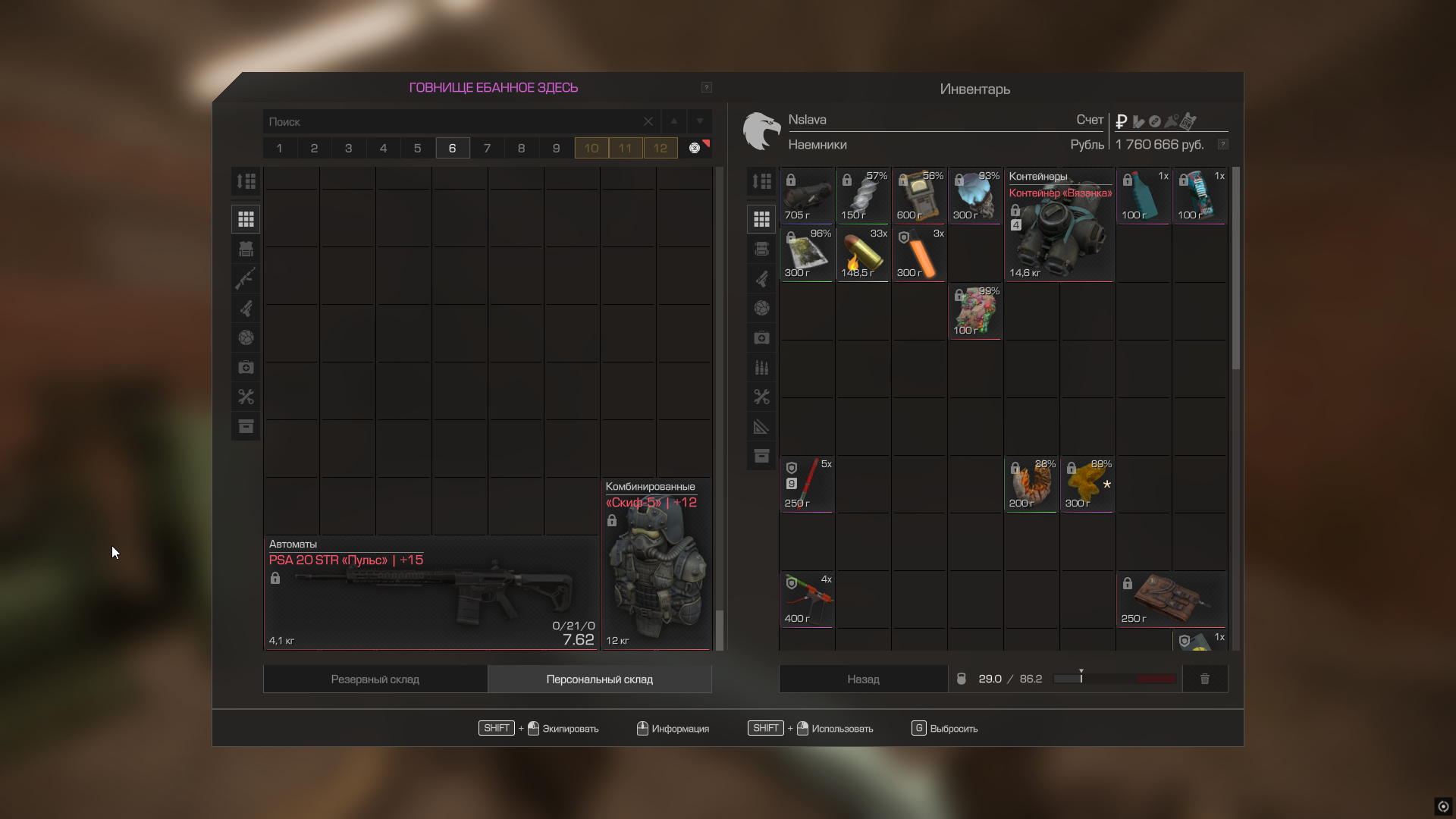This screenshot has width=1456, height=819.
Task: Click the Назад button
Action: (863, 679)
